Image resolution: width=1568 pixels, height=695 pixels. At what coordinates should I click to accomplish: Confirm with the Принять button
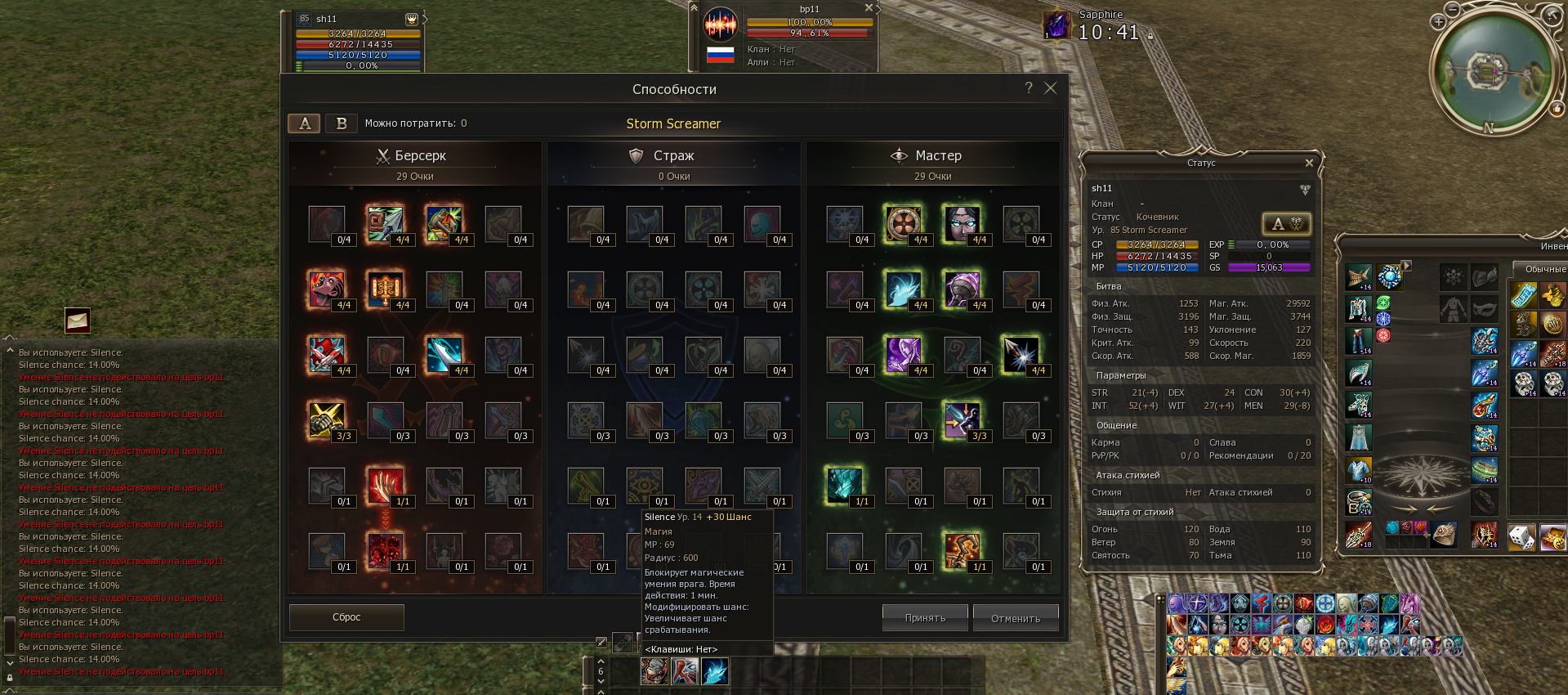[925, 618]
